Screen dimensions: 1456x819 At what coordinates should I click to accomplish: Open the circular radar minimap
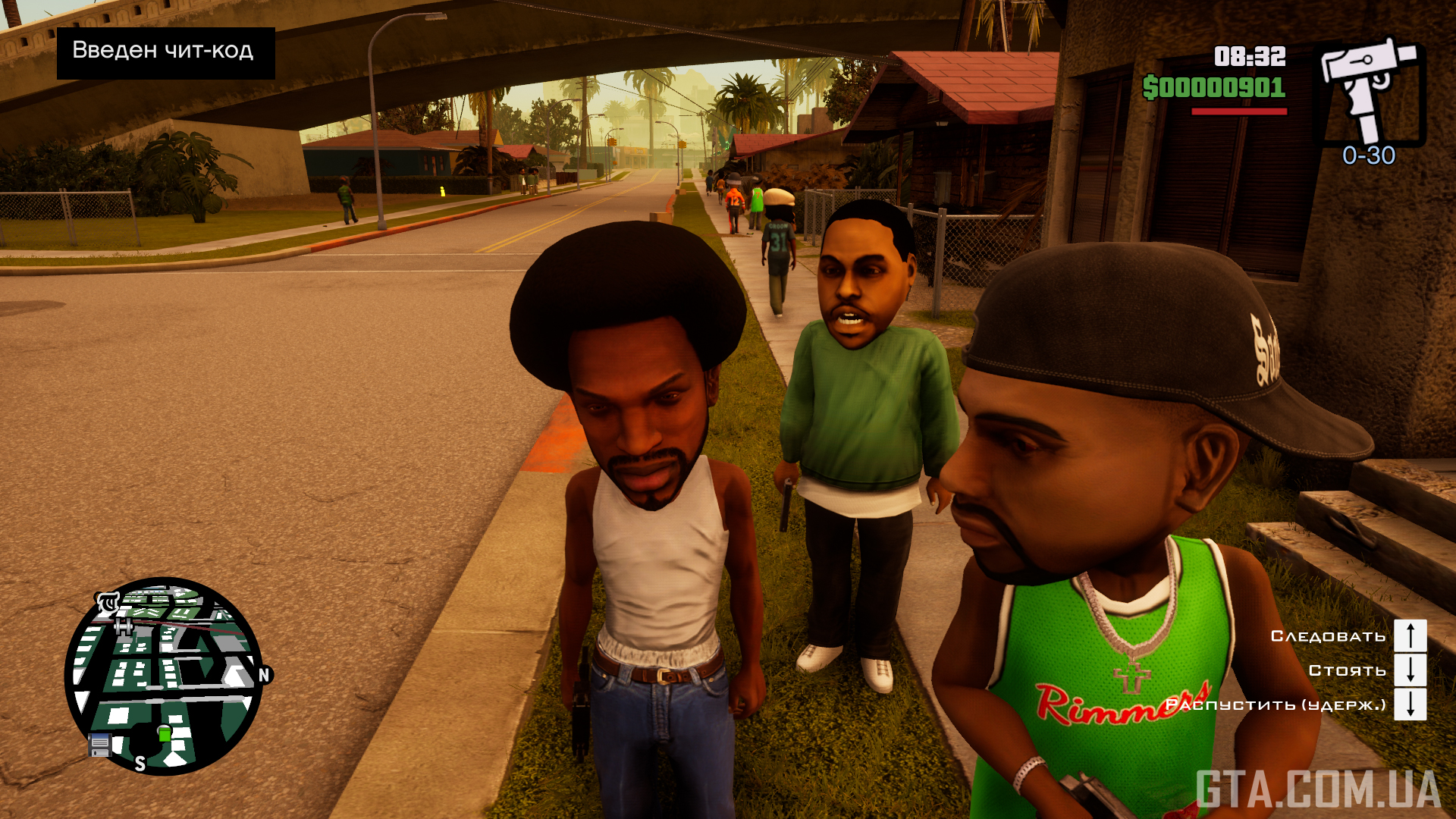tap(165, 676)
